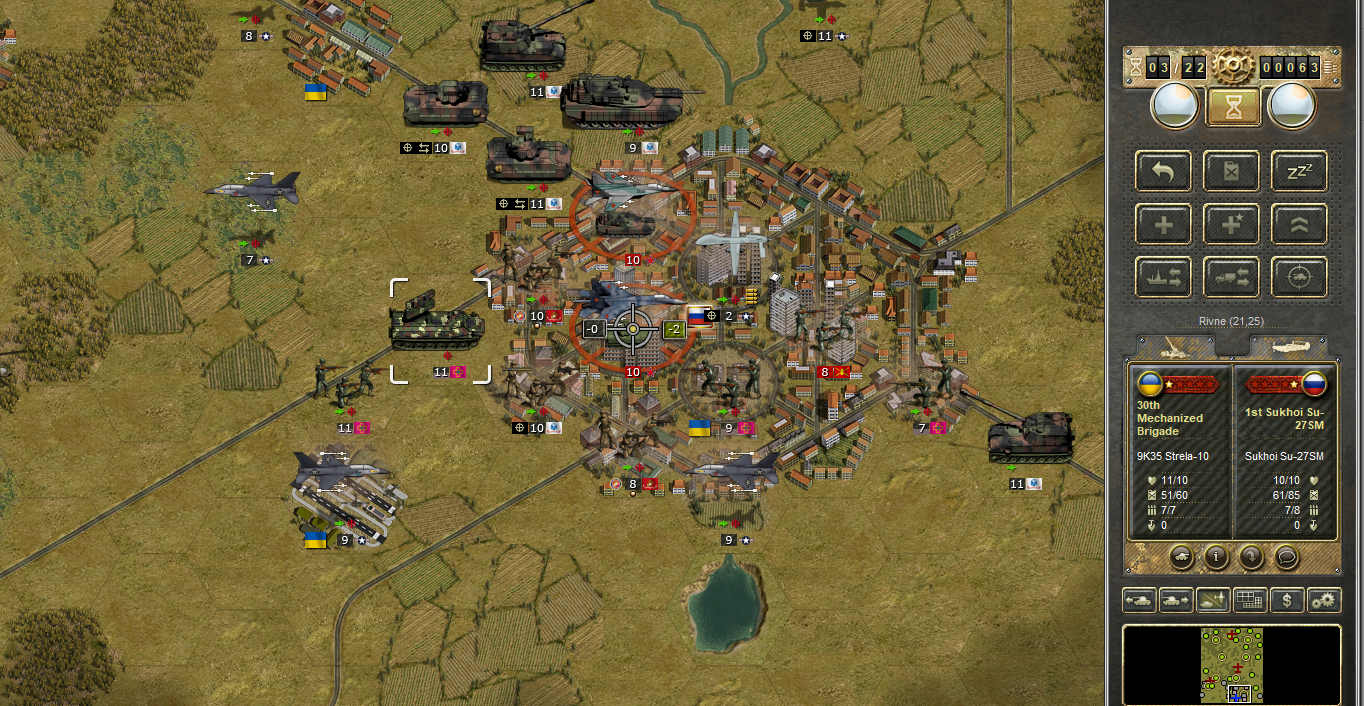Open the purchase screen with dollar button

tap(1287, 600)
